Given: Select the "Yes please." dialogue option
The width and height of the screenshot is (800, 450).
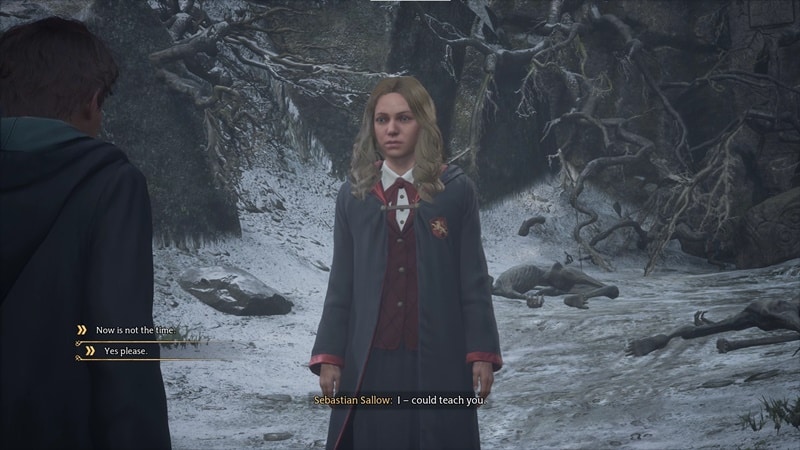Looking at the screenshot, I should coord(124,350).
